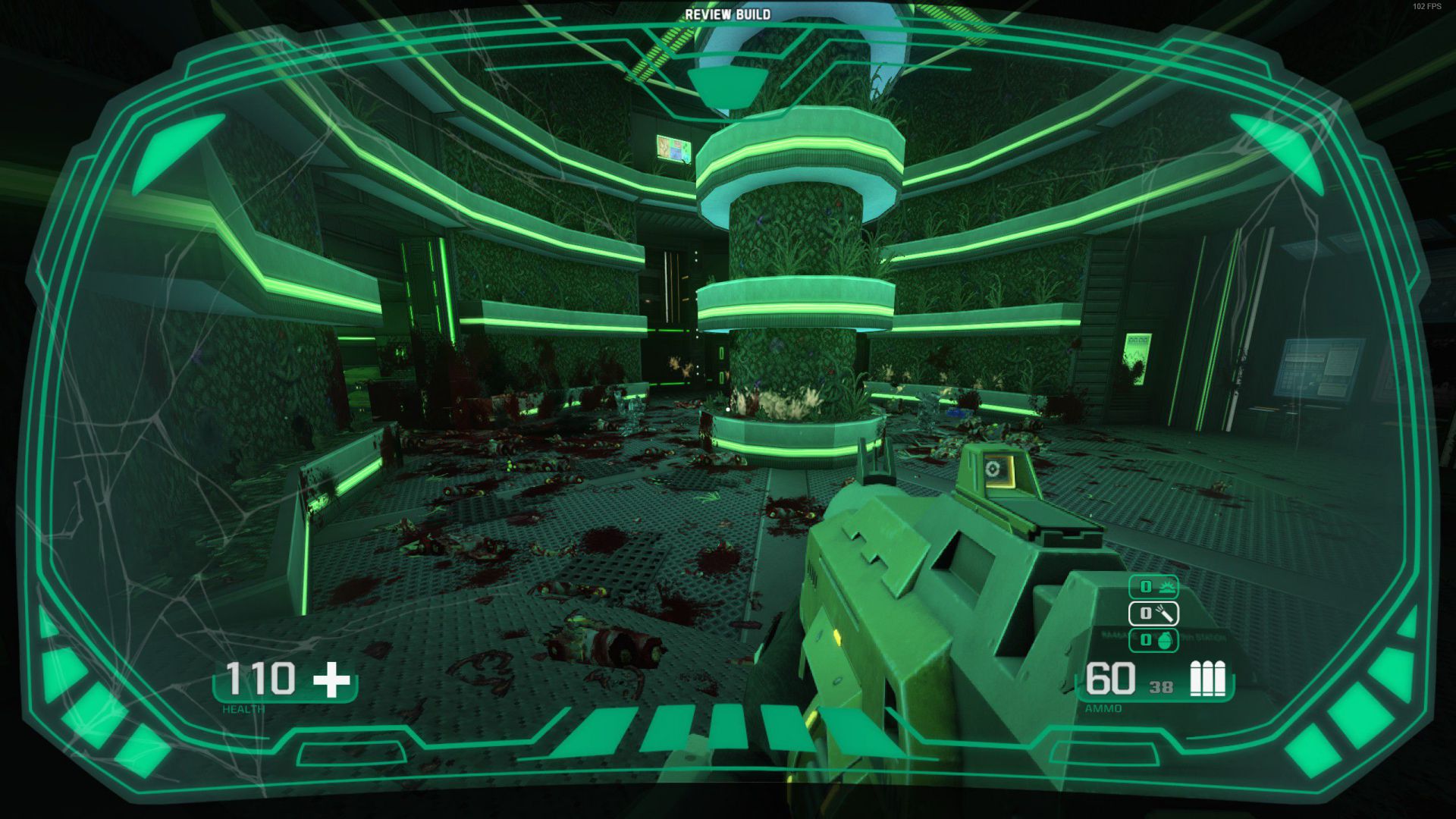Select the grenade equipment slot

1153,639
